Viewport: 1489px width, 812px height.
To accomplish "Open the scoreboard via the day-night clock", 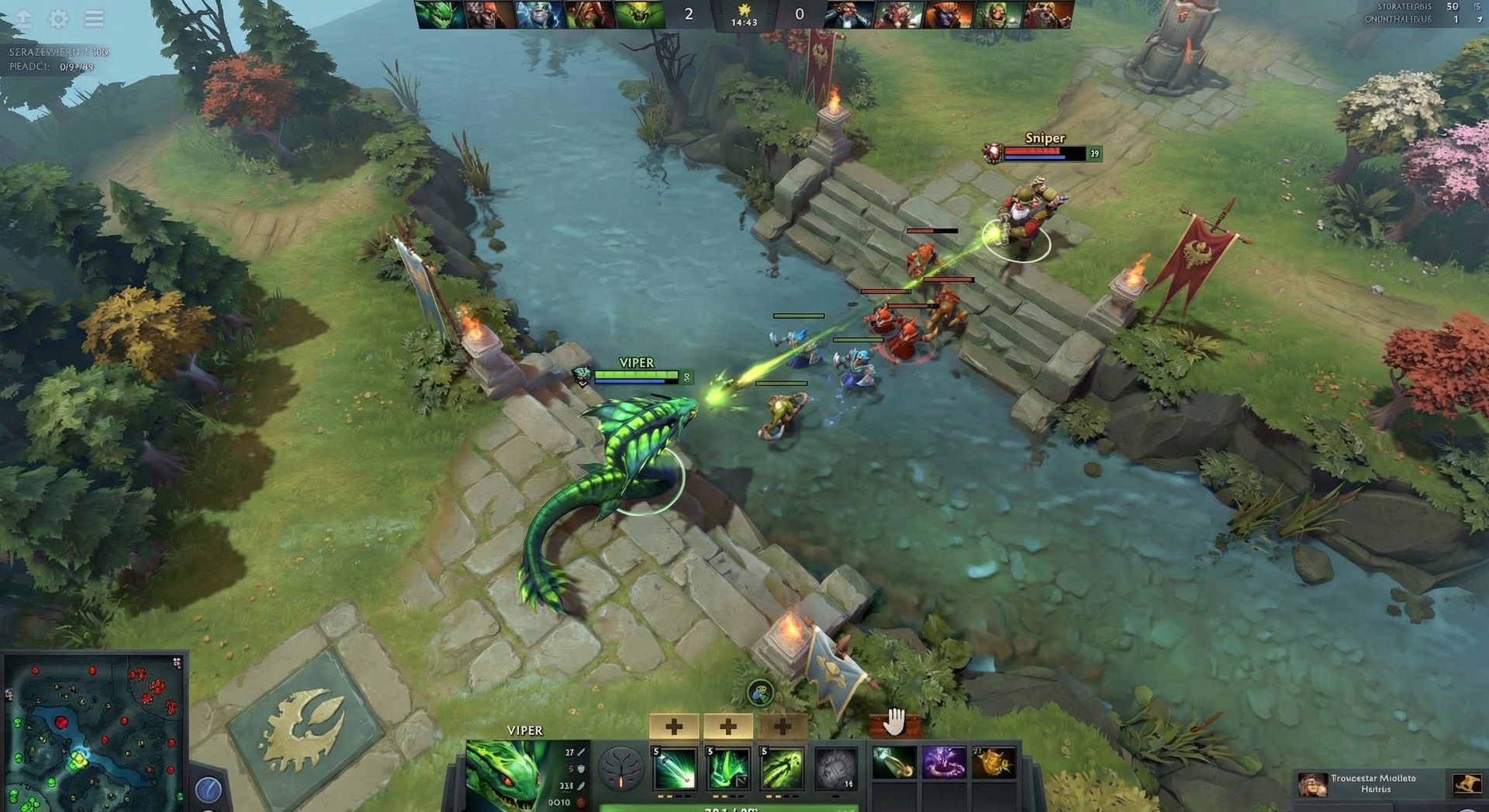I will click(x=744, y=16).
